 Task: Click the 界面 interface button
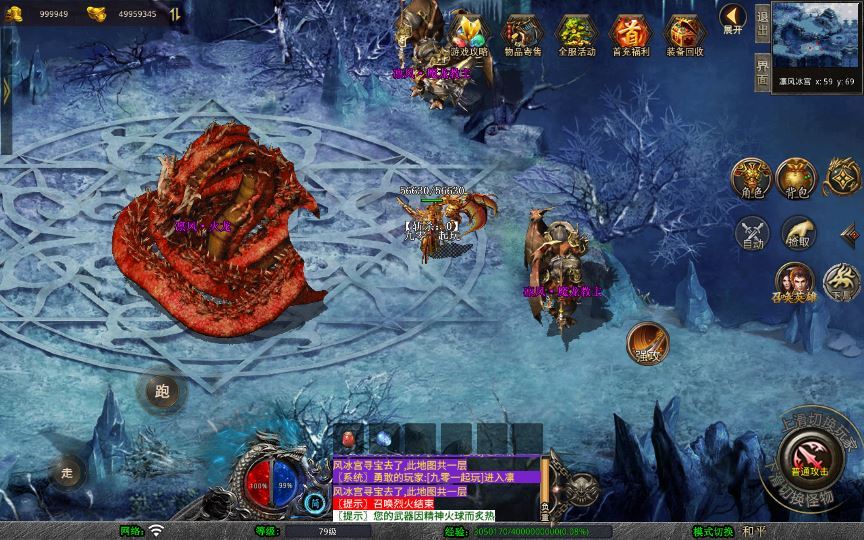763,74
